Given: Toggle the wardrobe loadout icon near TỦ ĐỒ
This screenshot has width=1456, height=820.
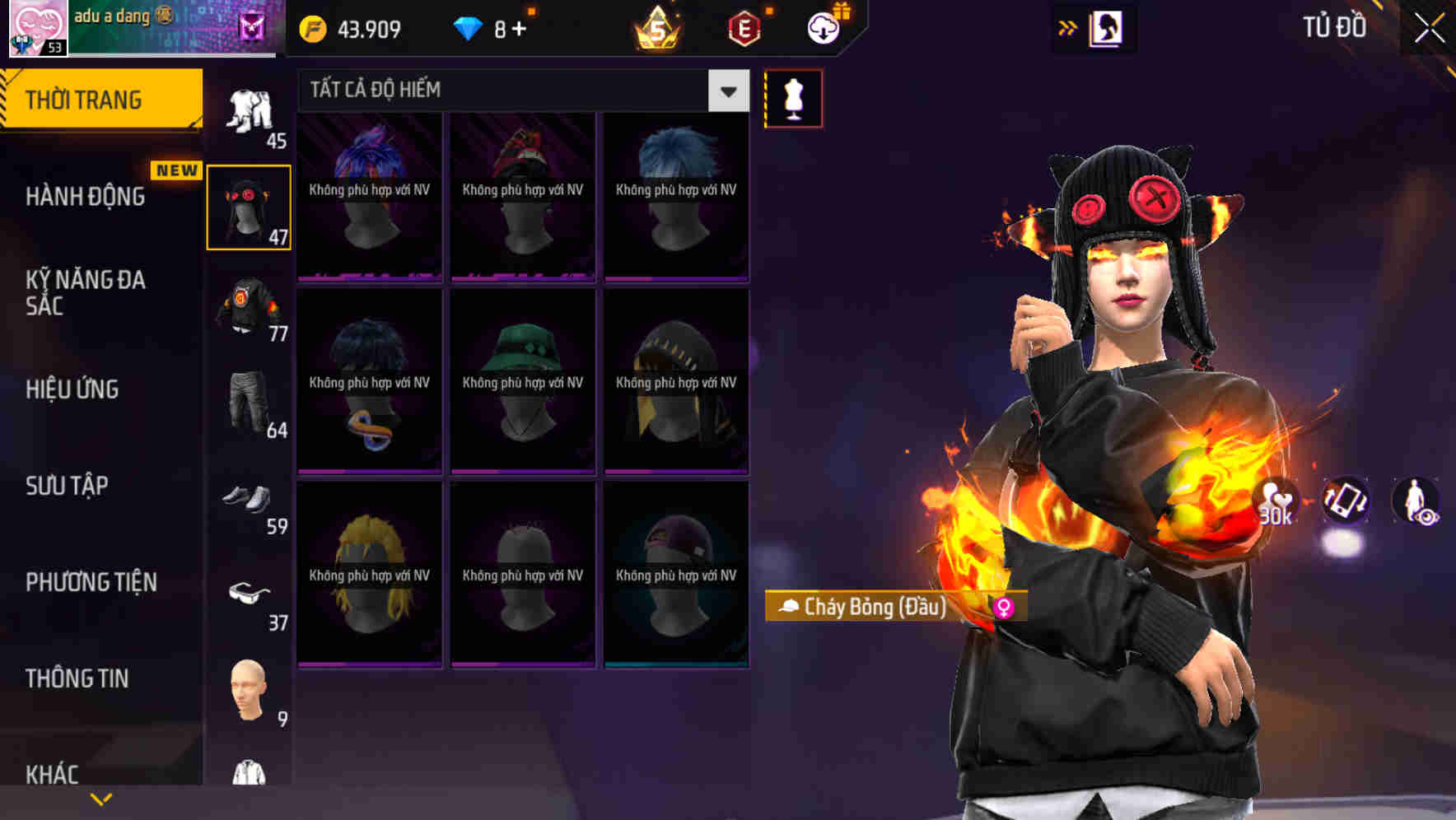Looking at the screenshot, I should click(1107, 27).
